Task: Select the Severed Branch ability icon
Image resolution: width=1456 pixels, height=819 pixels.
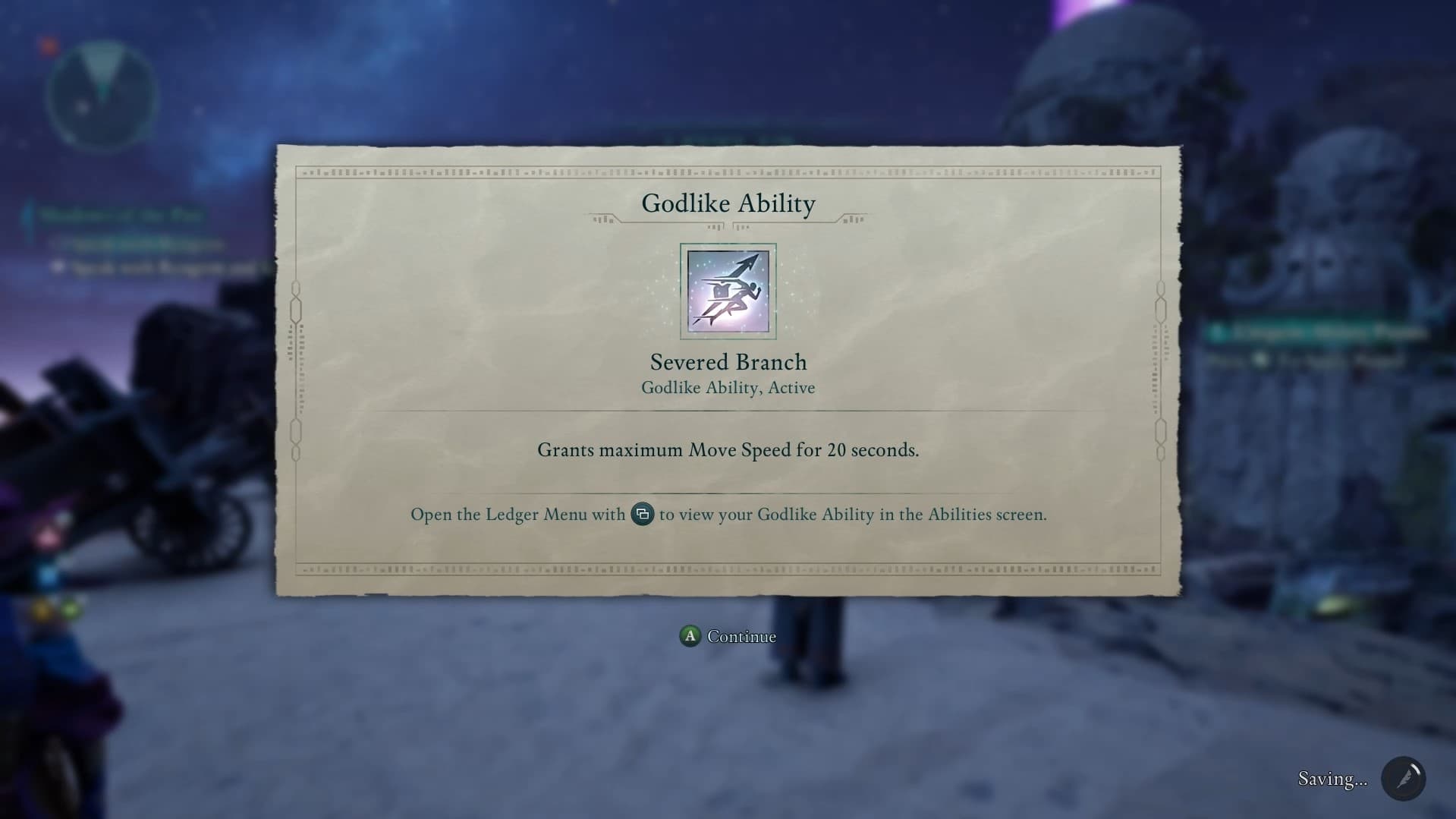Action: click(x=728, y=291)
